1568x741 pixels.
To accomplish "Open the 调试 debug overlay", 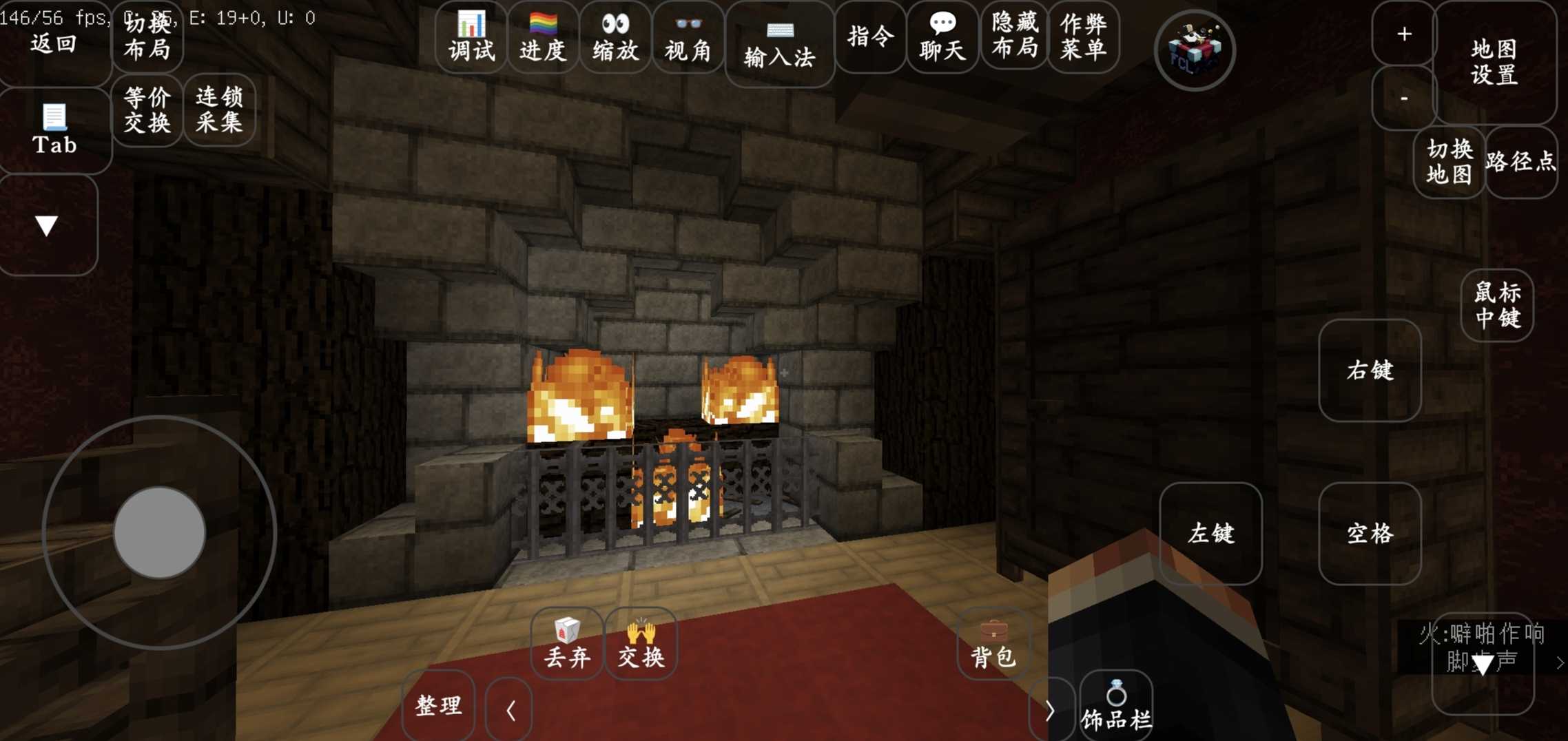I will [x=472, y=37].
